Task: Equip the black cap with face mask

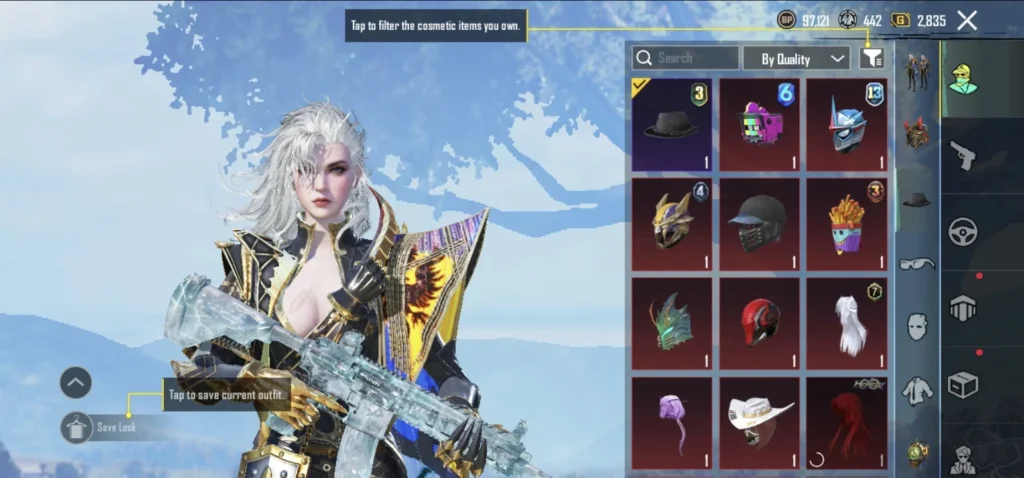Action: [x=760, y=225]
